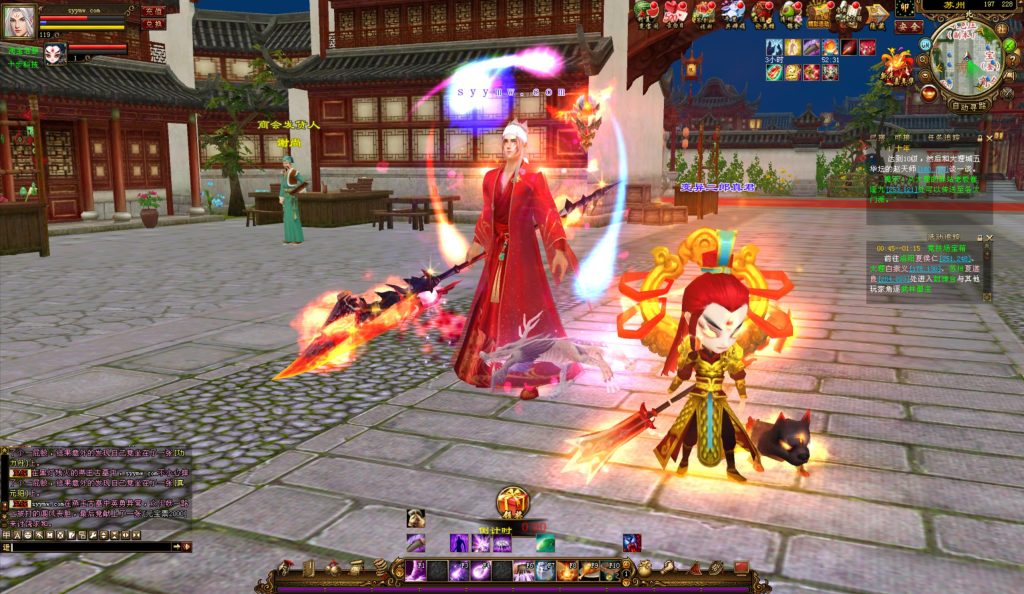Viewport: 1024px width, 594px height.
Task: Click the red monitor system icon
Action: pyautogui.click(x=741, y=568)
